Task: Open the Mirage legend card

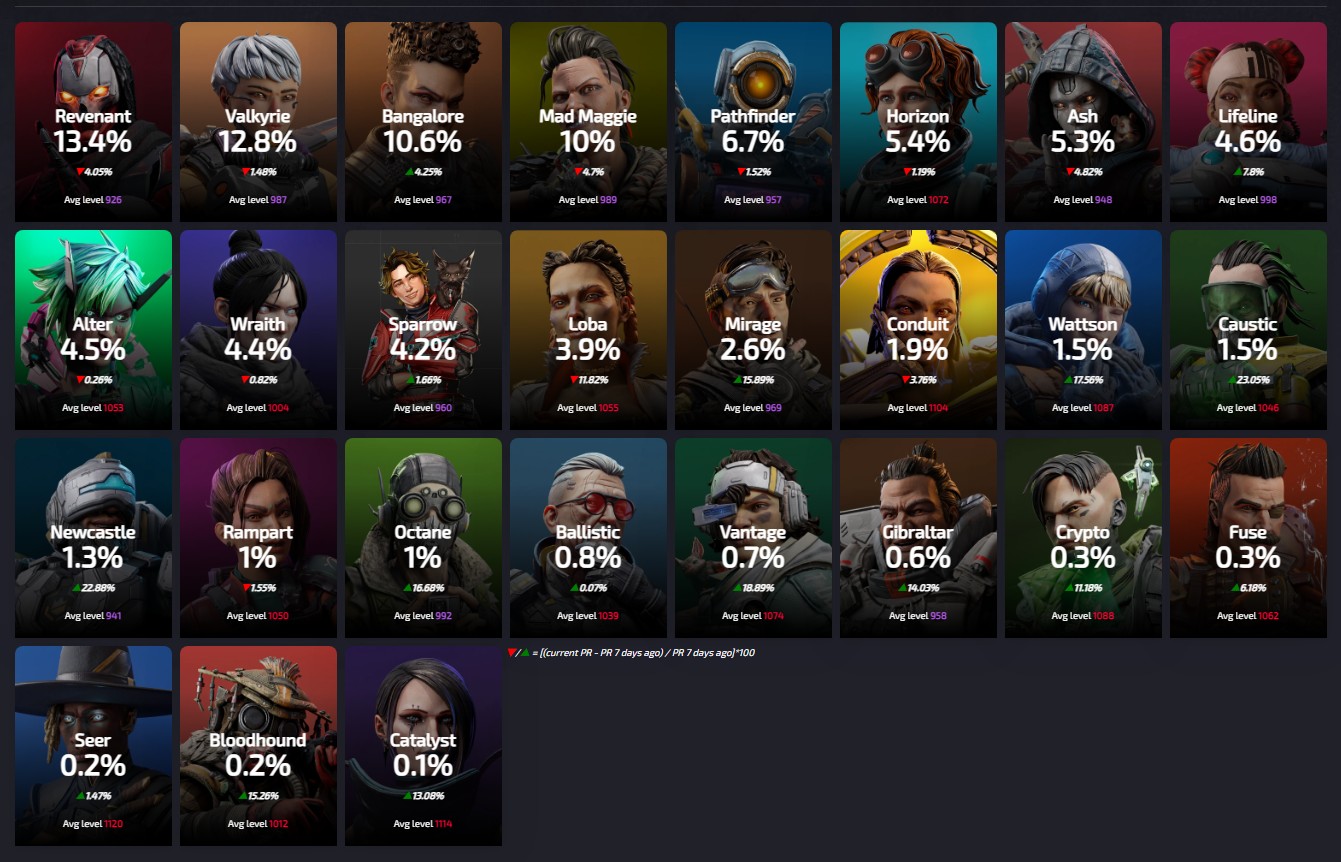Action: [753, 330]
